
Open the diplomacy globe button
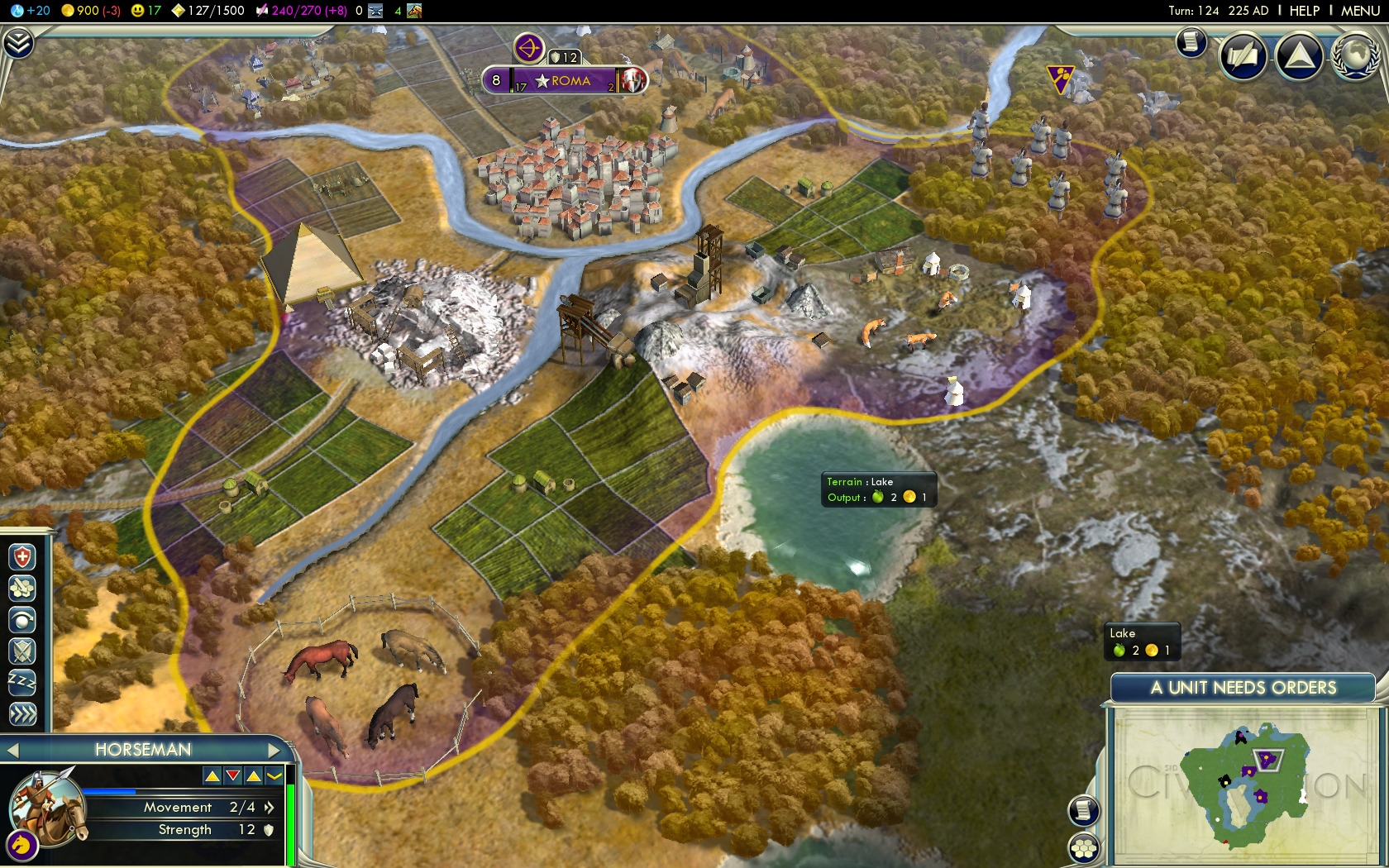click(x=1354, y=56)
